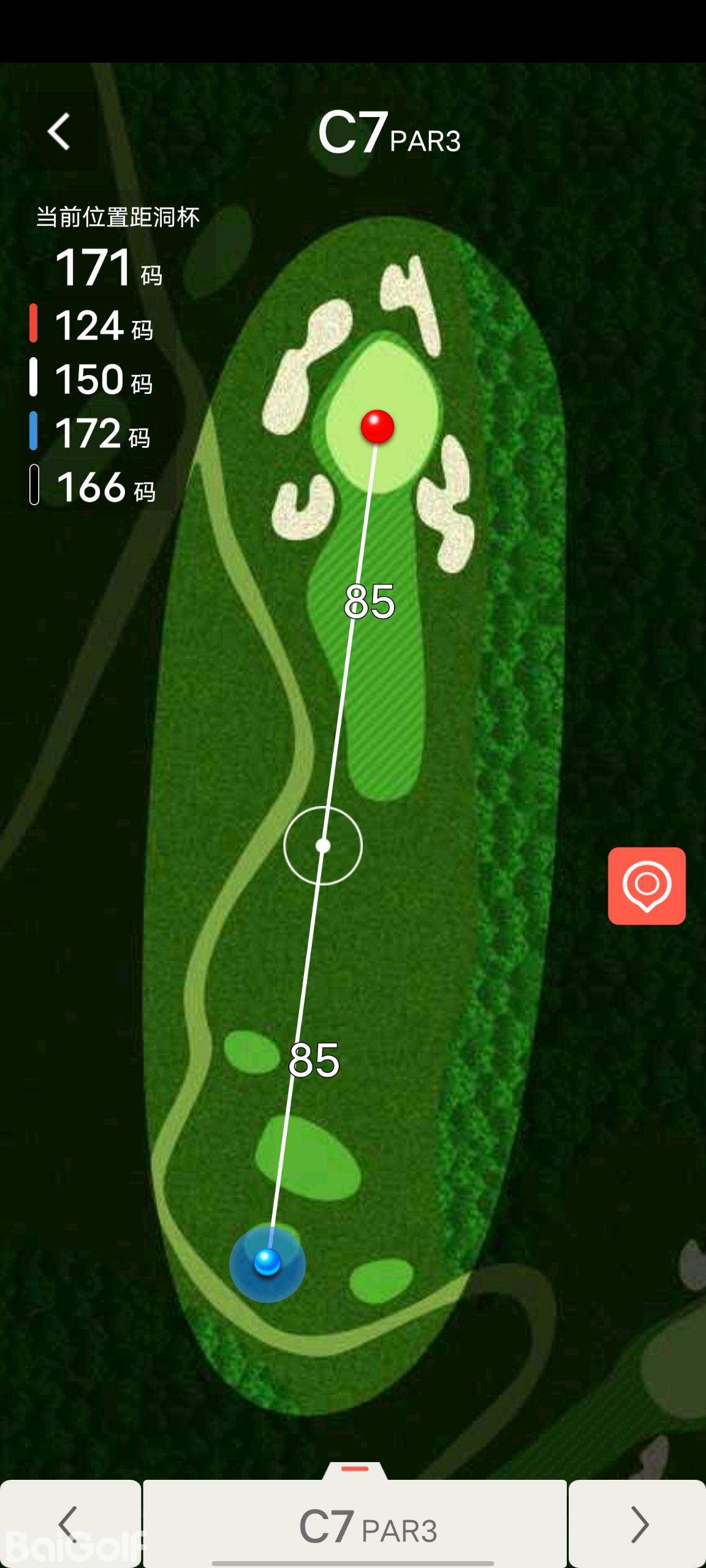Go back using the top-left arrow

coord(59,131)
